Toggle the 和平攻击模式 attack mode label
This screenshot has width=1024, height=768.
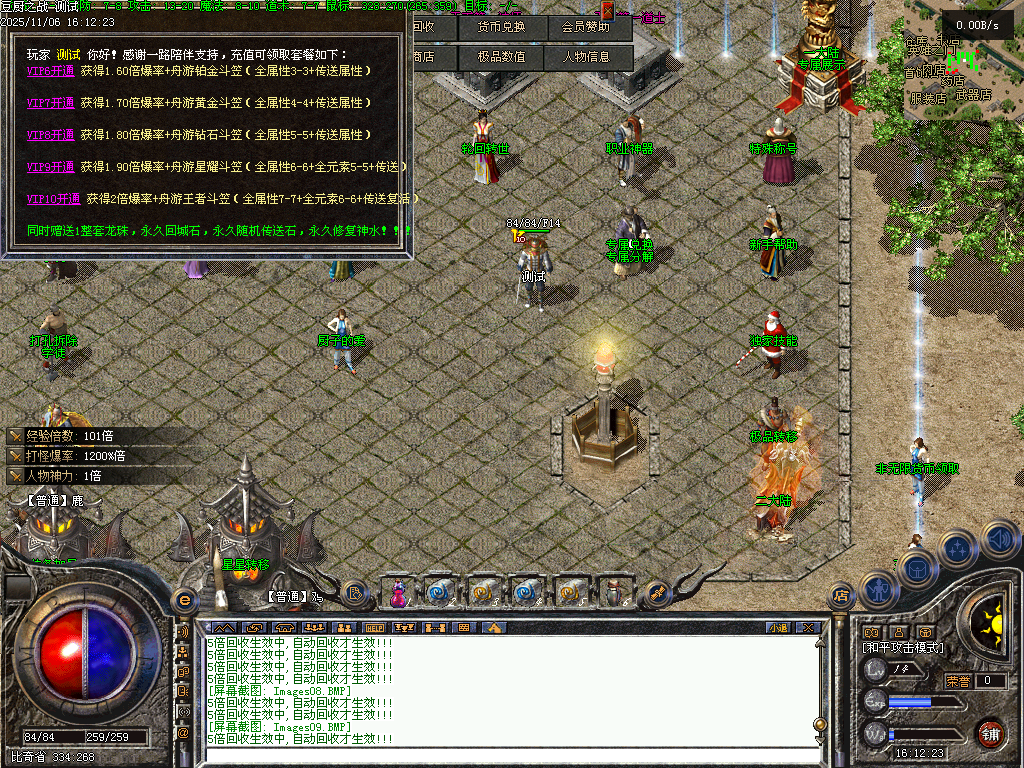[903, 648]
